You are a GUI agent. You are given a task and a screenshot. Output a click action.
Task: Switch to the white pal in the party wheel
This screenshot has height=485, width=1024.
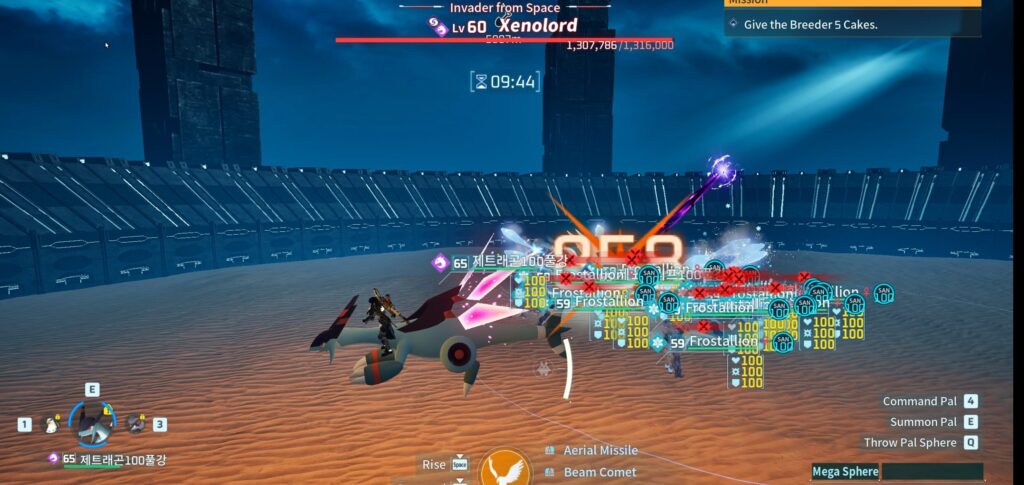point(51,425)
